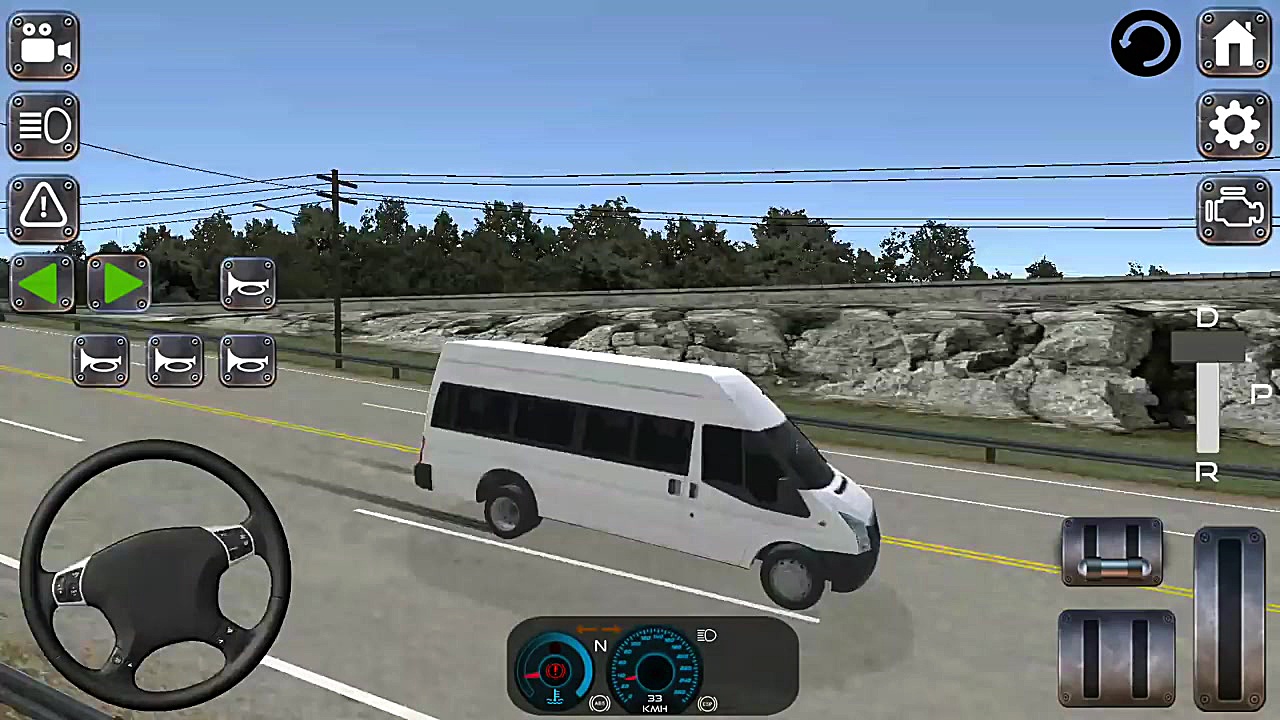
Task: Shift into reverse by clicking R
Action: coord(1207,472)
